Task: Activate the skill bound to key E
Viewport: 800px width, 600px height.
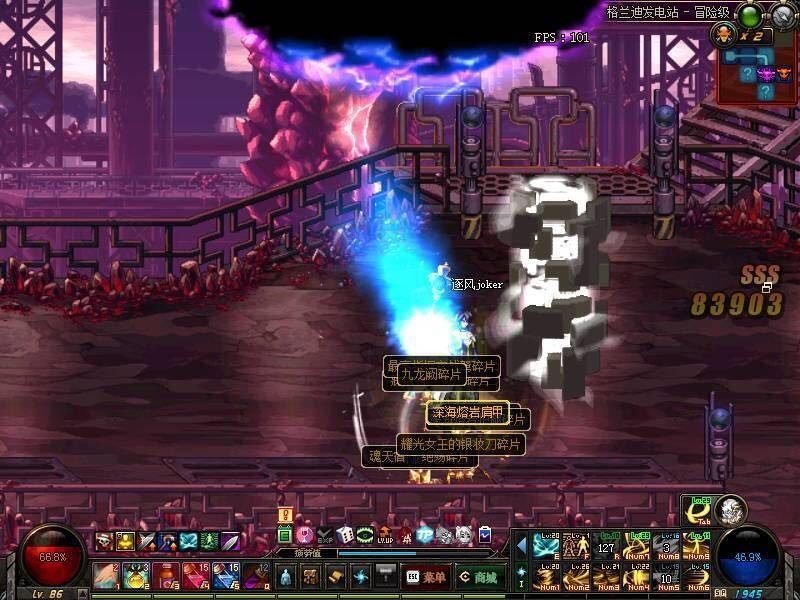Action: click(546, 546)
